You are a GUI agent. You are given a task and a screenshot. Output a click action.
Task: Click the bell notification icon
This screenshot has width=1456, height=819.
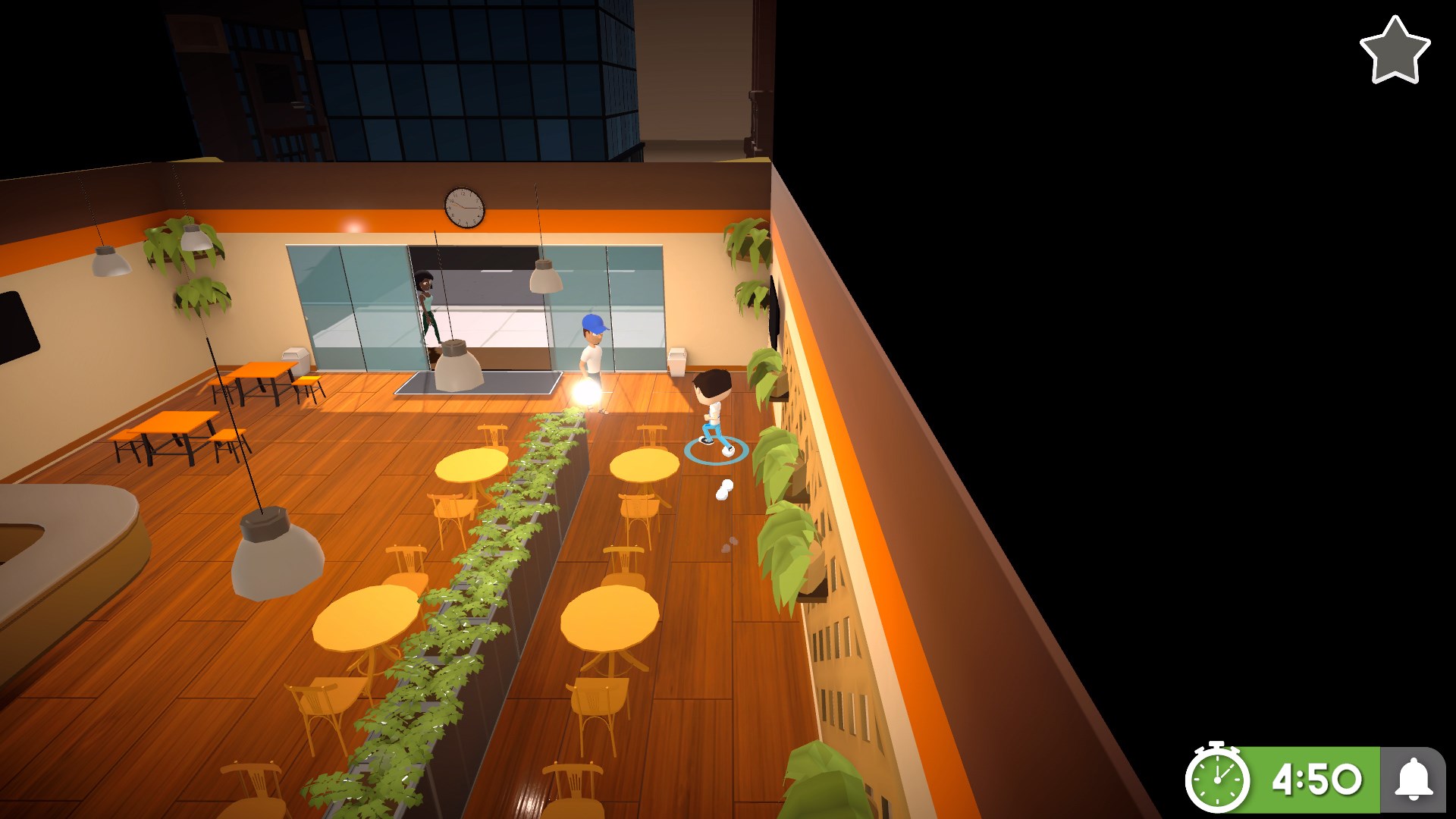(1412, 778)
